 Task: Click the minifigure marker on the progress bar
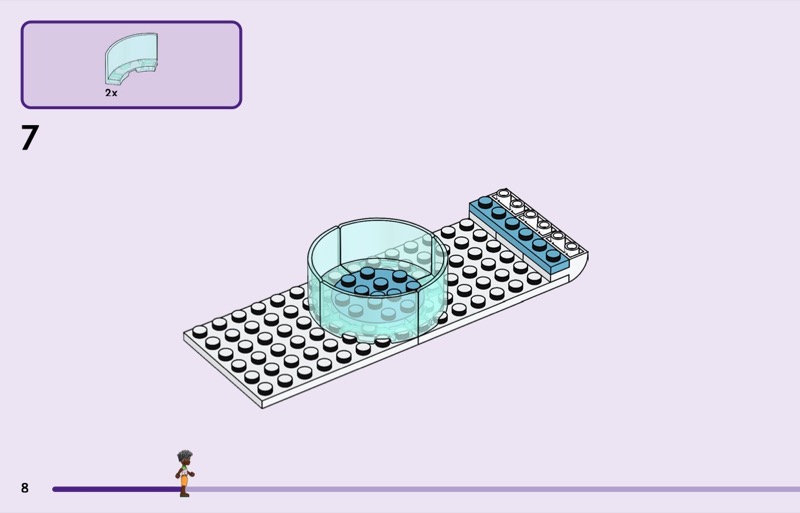pyautogui.click(x=184, y=473)
